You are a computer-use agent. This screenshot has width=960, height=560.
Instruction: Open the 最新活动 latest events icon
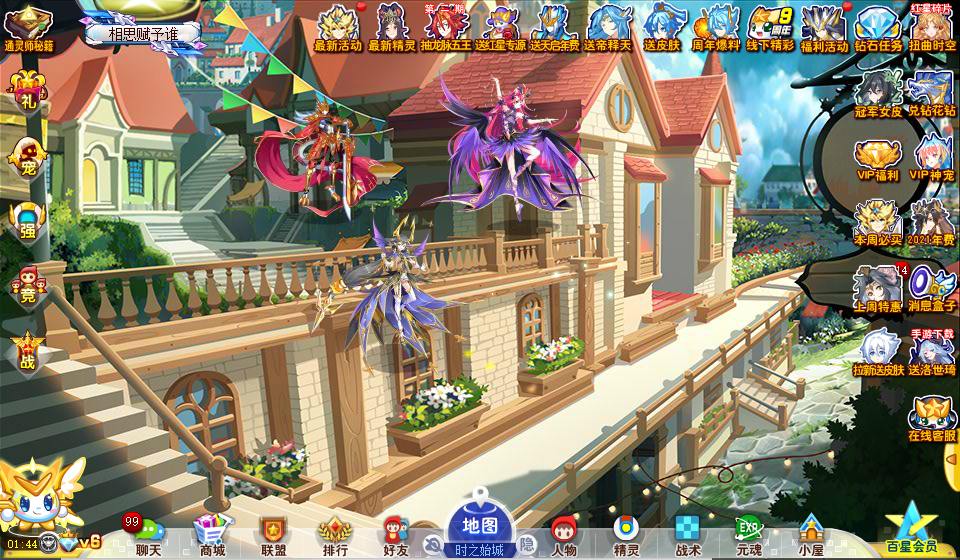coord(338,28)
